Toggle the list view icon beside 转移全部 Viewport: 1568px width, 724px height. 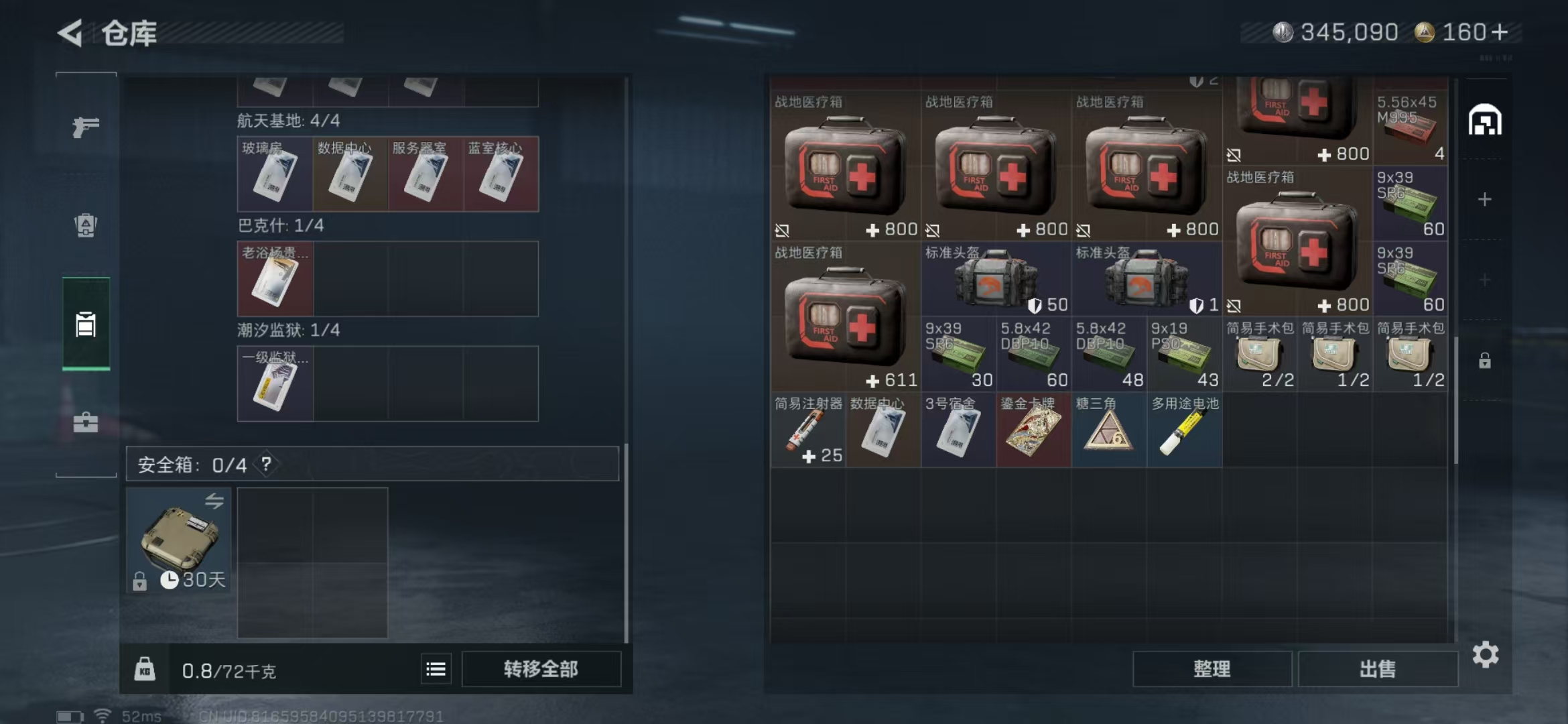click(x=436, y=669)
